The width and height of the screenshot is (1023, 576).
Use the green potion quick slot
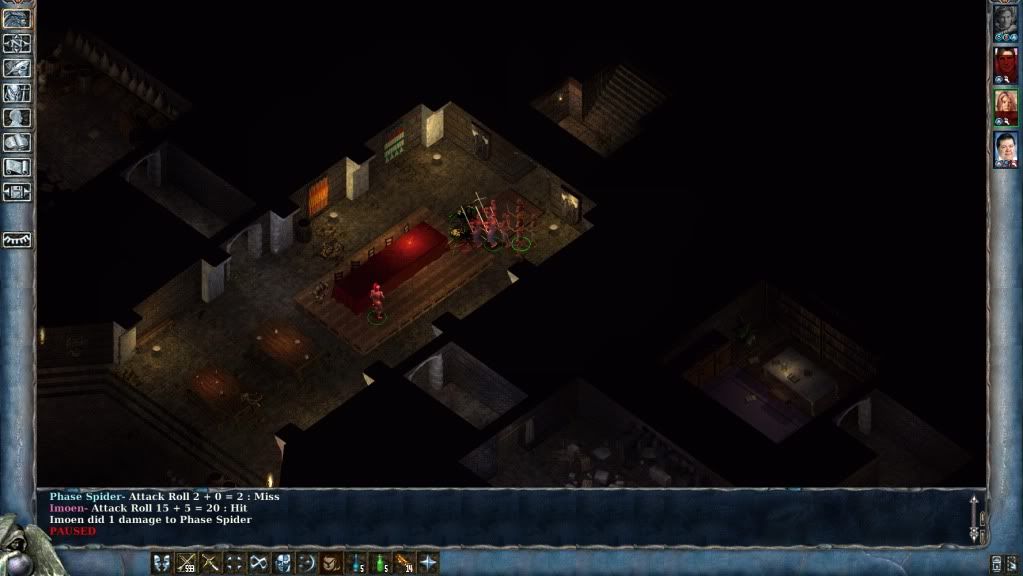pyautogui.click(x=380, y=562)
